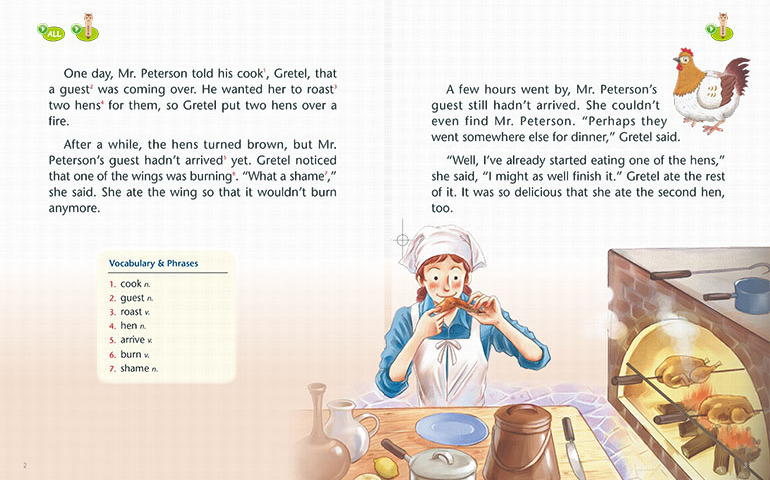This screenshot has height=480, width=770.
Task: Select the vocabulary entry "shame"
Action: point(134,368)
